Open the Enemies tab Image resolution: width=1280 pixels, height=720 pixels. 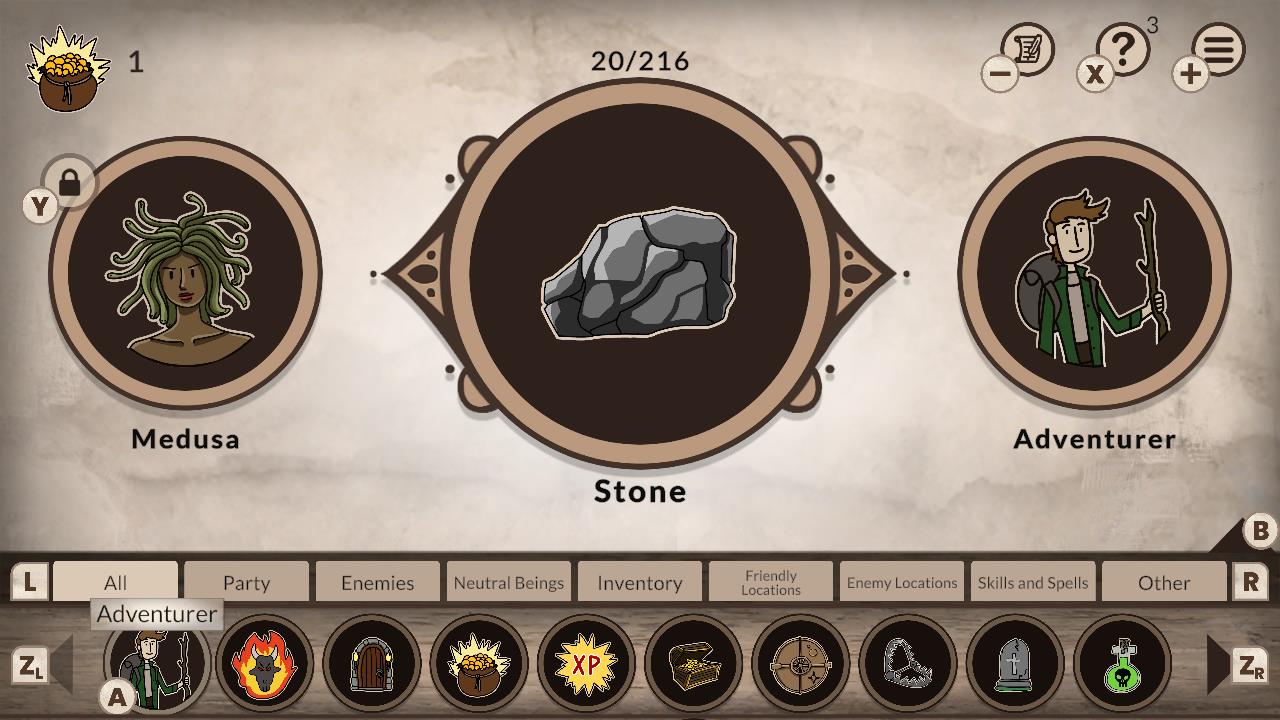377,582
